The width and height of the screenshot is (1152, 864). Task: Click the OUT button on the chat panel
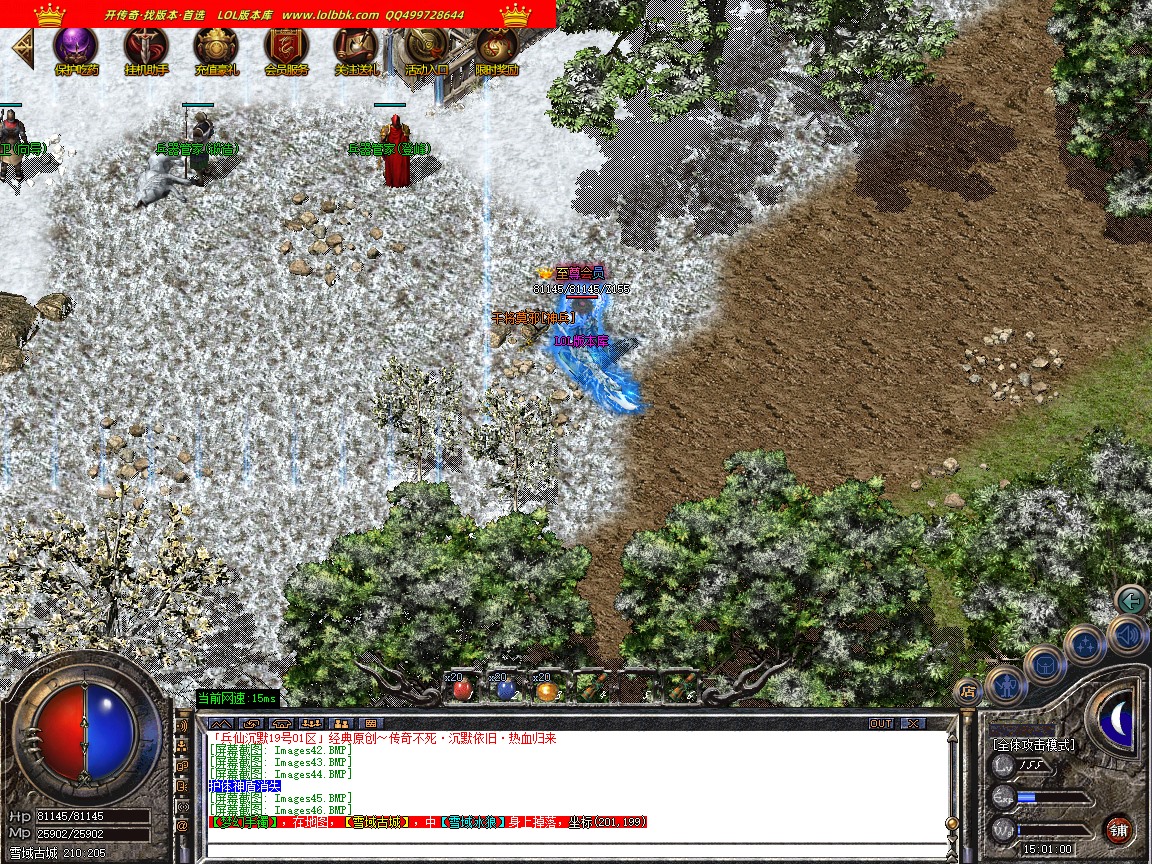click(881, 723)
